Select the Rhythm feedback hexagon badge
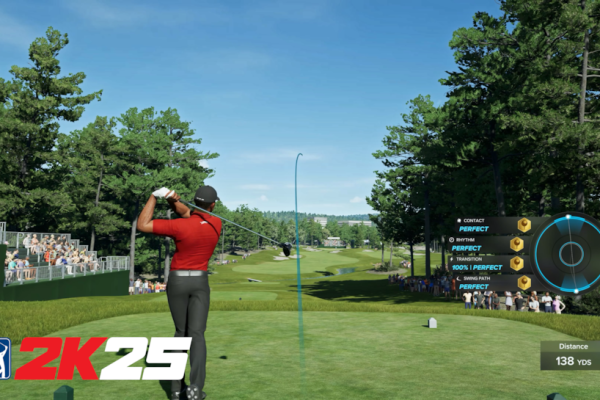 (516, 243)
